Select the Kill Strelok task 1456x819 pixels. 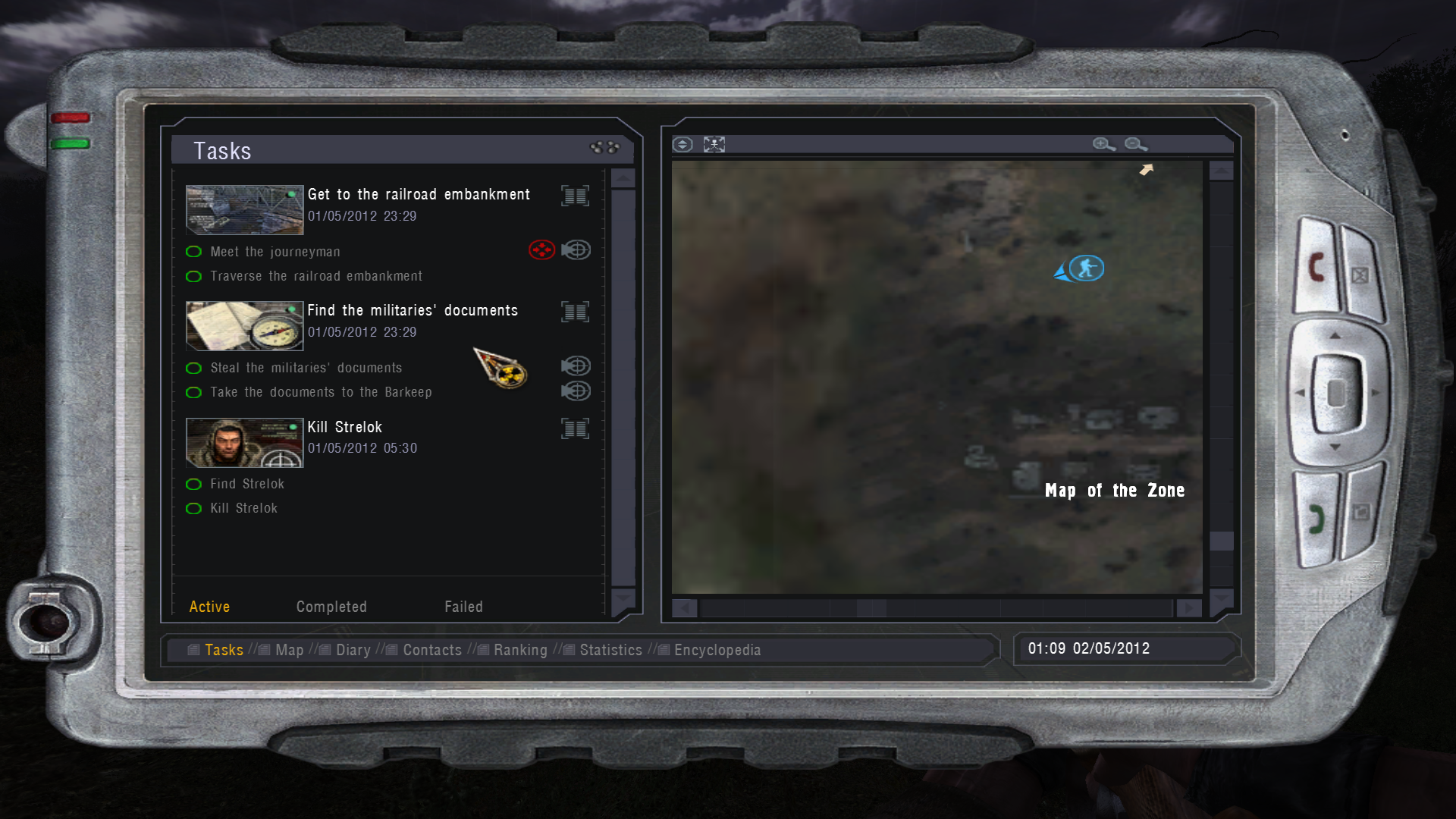[344, 428]
